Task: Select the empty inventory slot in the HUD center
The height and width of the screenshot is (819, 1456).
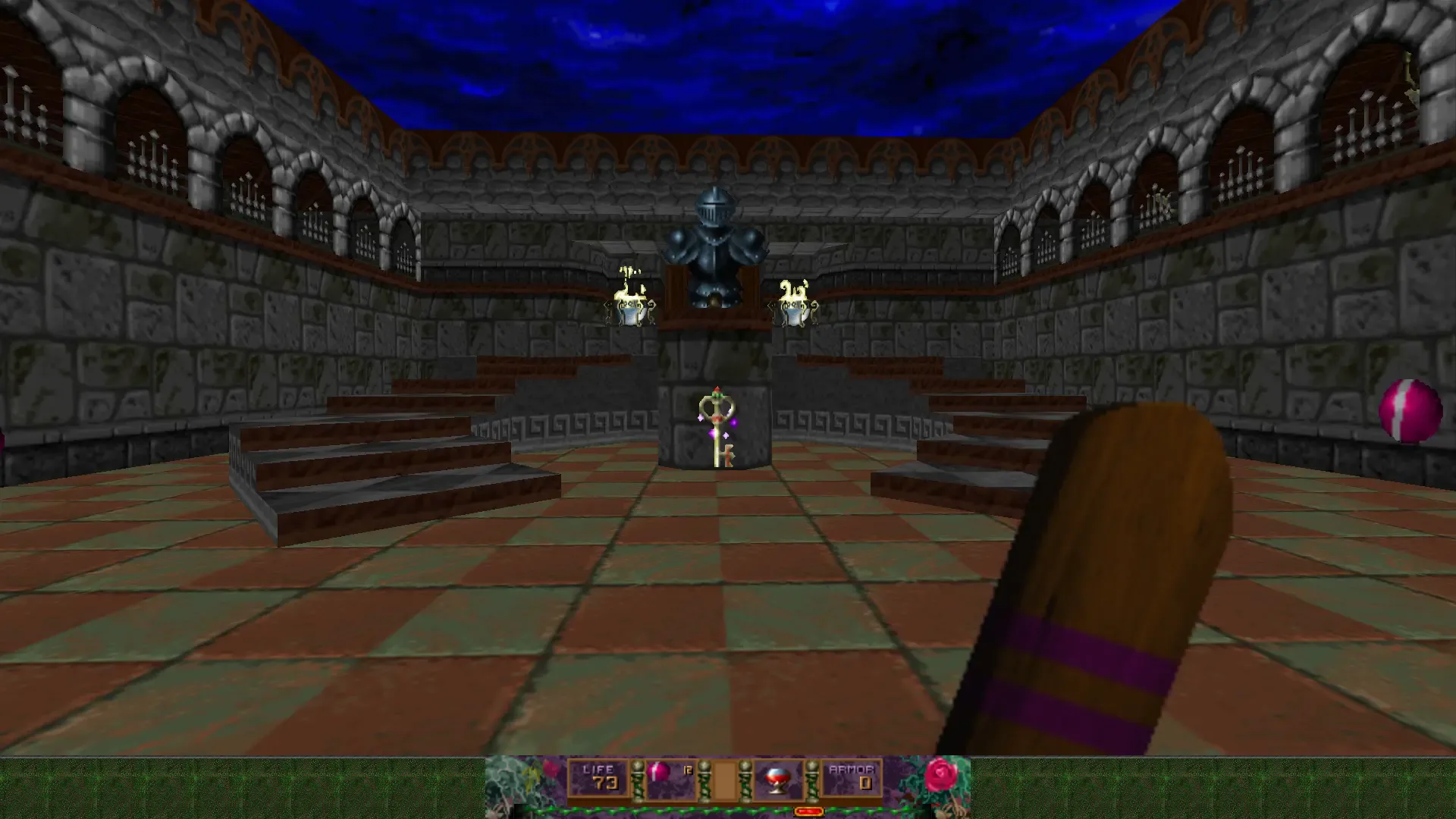Action: [726, 779]
